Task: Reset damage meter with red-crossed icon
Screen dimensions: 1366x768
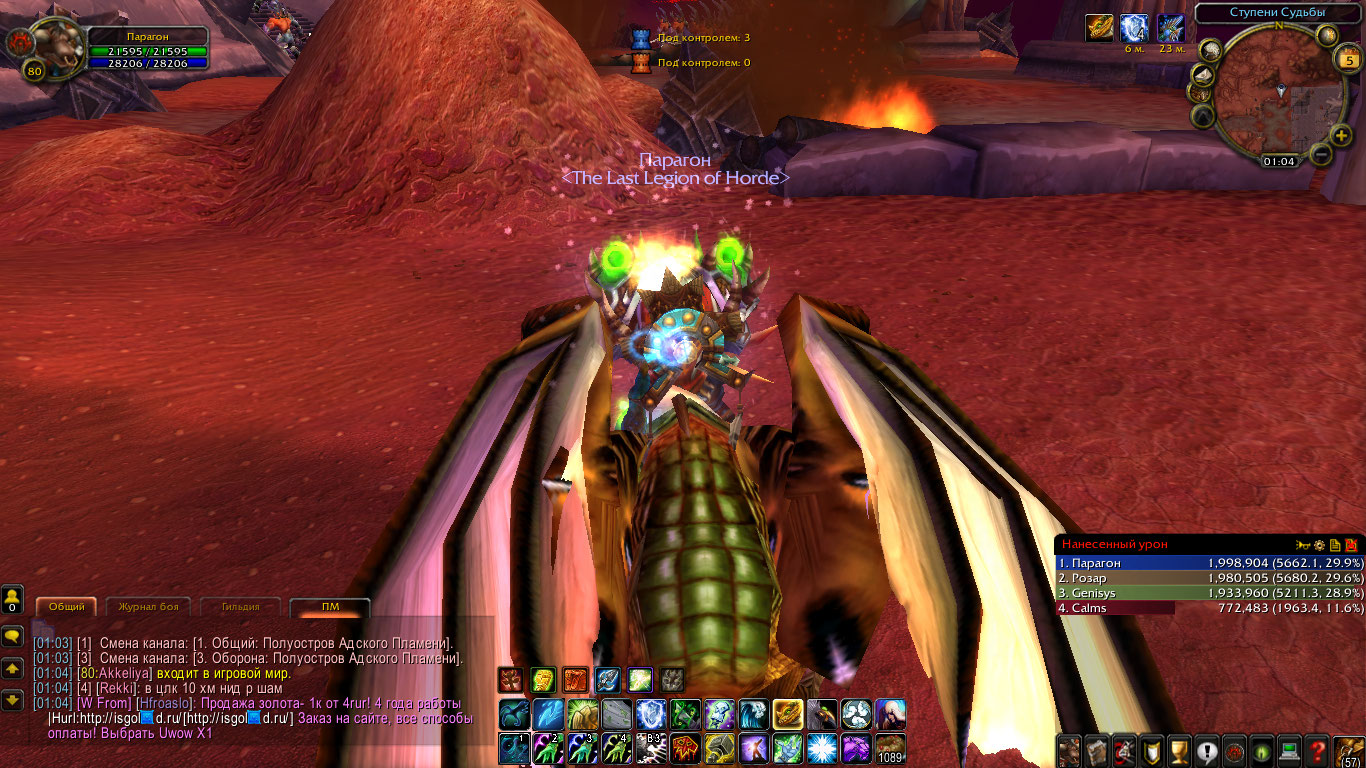Action: [1351, 545]
